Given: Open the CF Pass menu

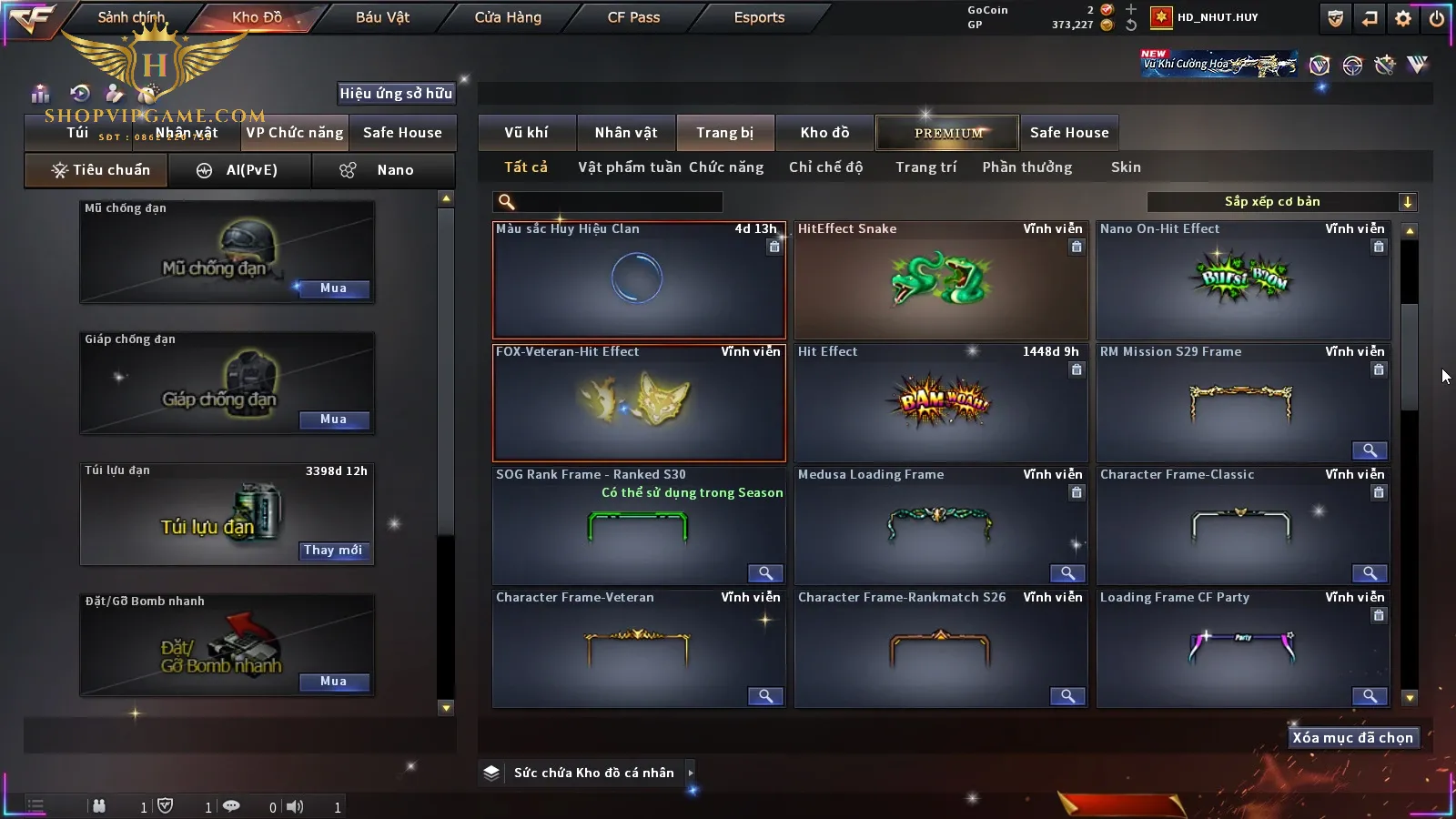Looking at the screenshot, I should pyautogui.click(x=633, y=17).
